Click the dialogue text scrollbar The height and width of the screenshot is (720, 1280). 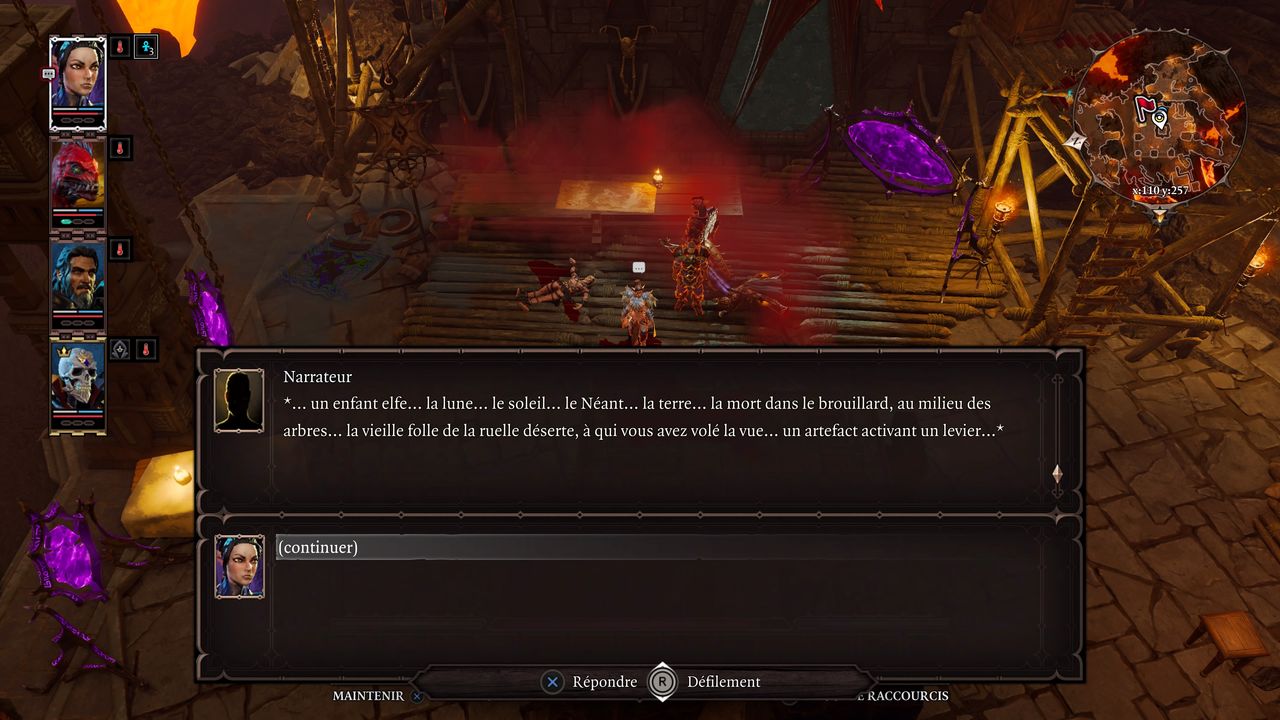tap(1057, 435)
